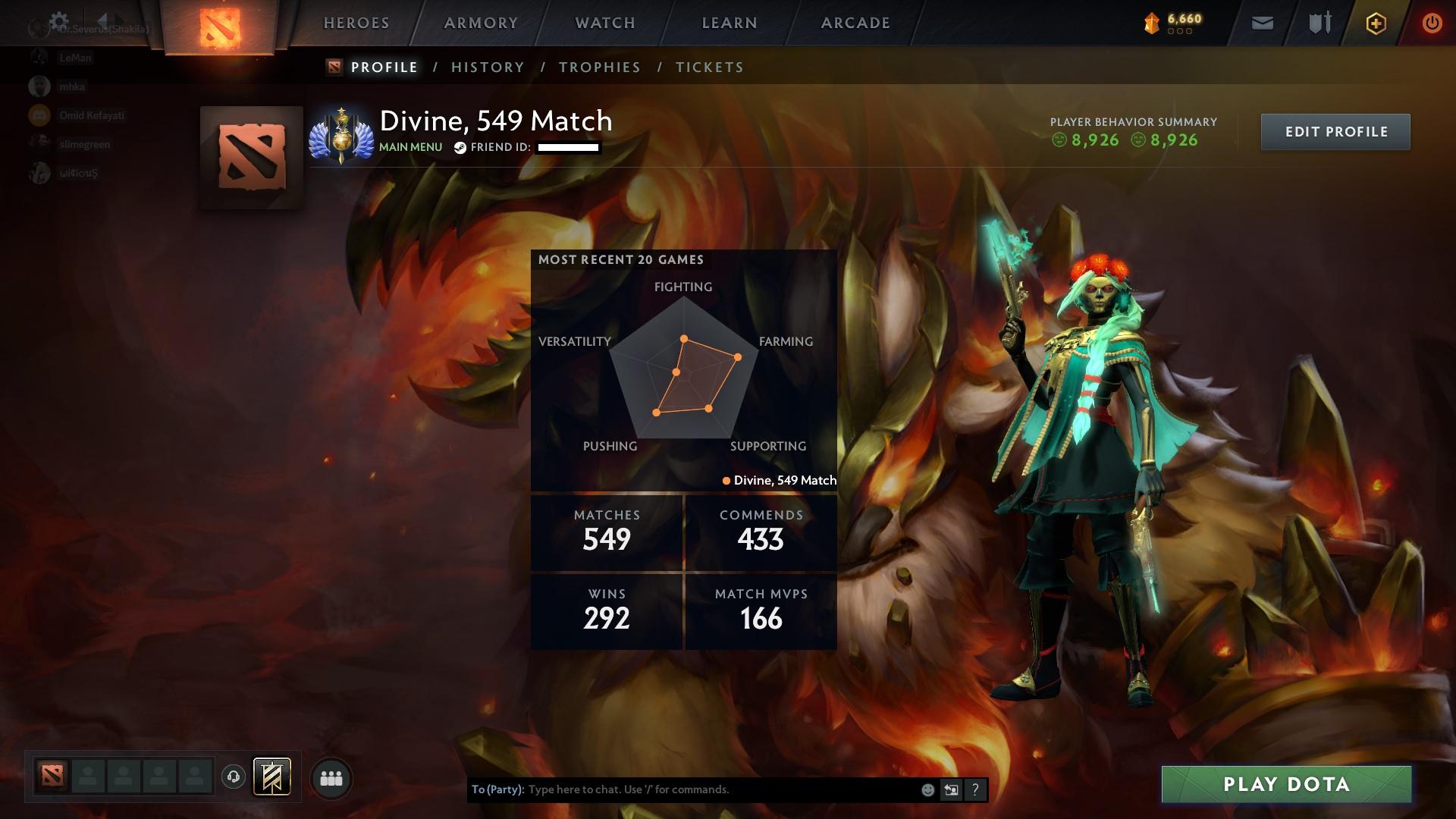Open the guild banner icon near party slots
The height and width of the screenshot is (819, 1456).
(272, 777)
